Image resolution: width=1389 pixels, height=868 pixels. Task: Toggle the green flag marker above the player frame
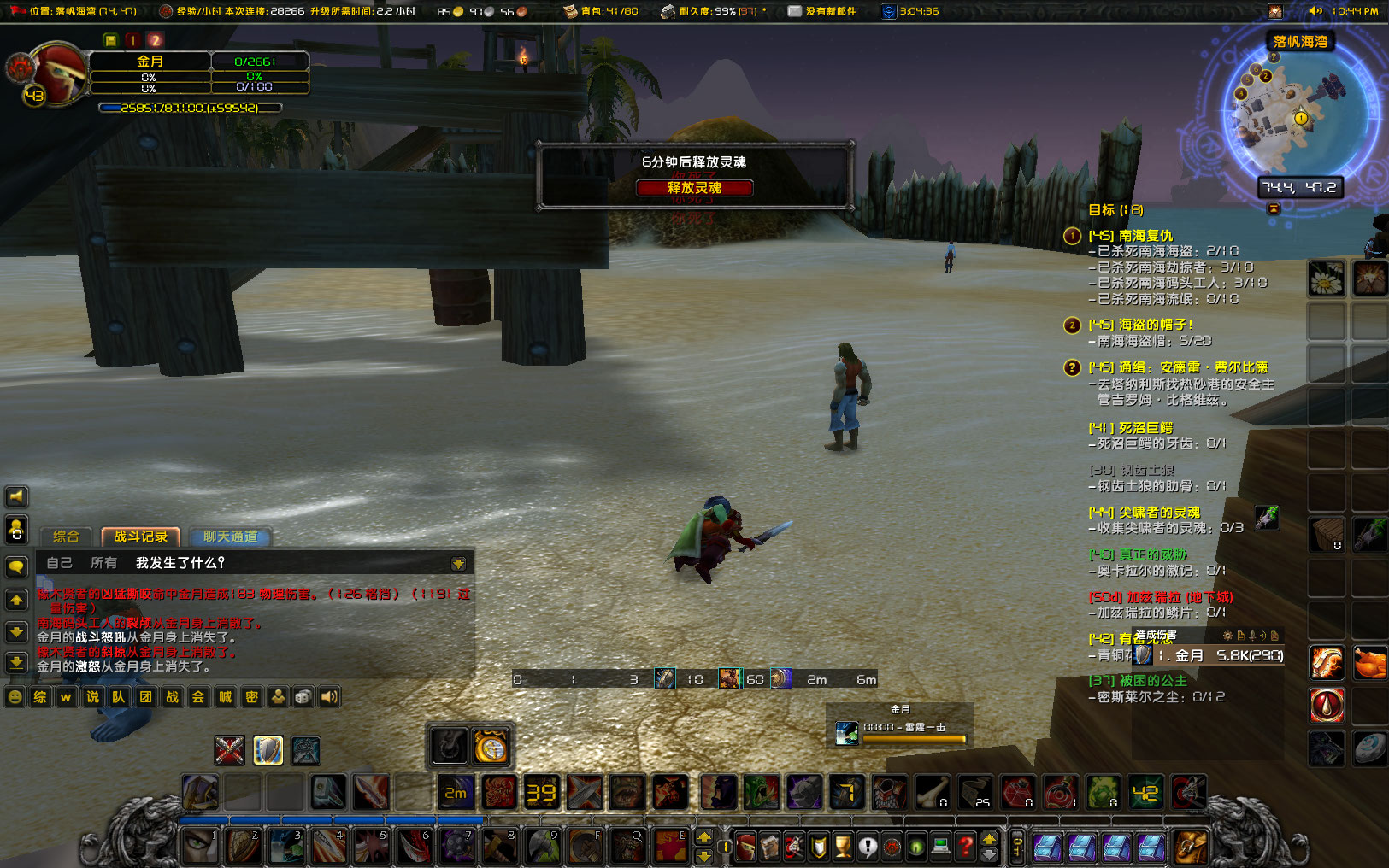point(109,39)
